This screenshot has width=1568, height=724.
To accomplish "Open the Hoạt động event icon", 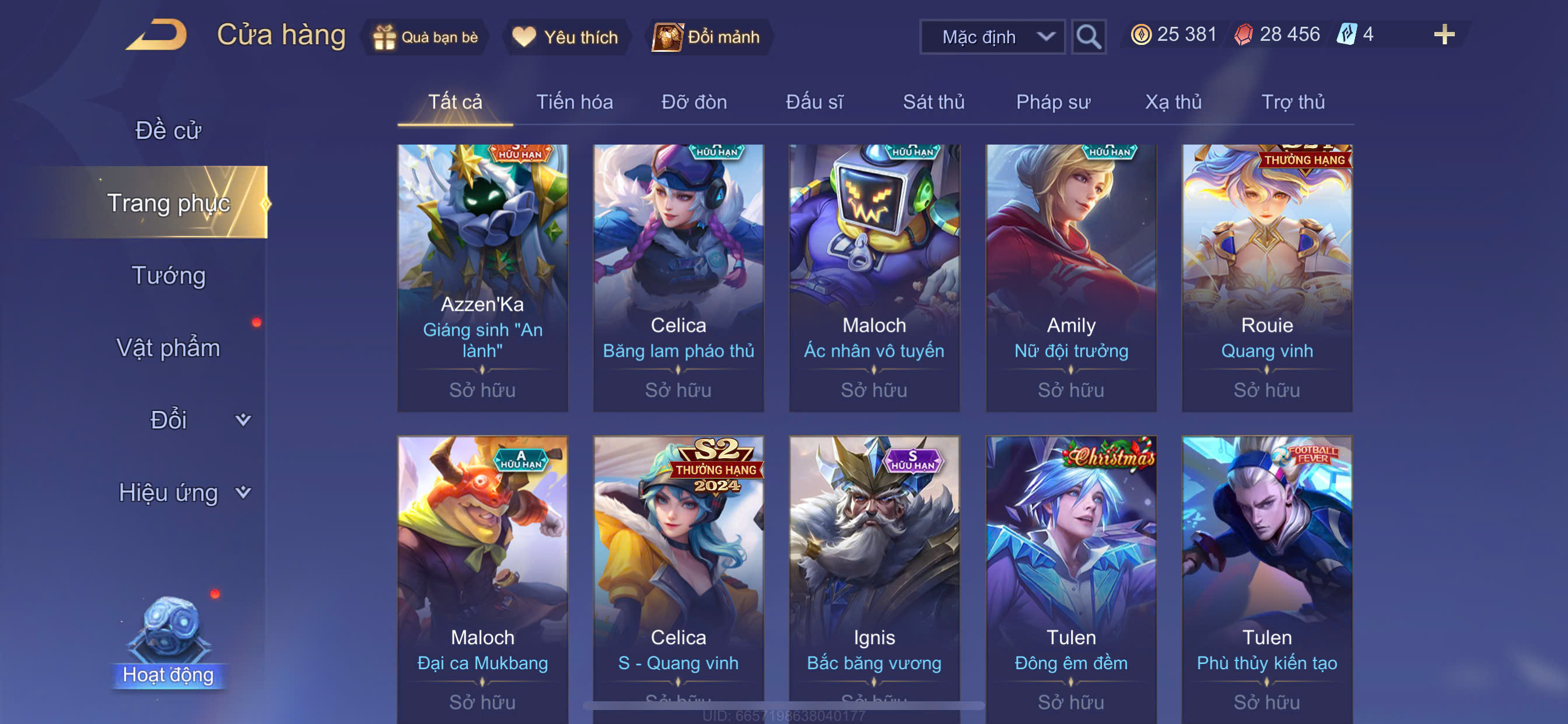I will coord(169,642).
